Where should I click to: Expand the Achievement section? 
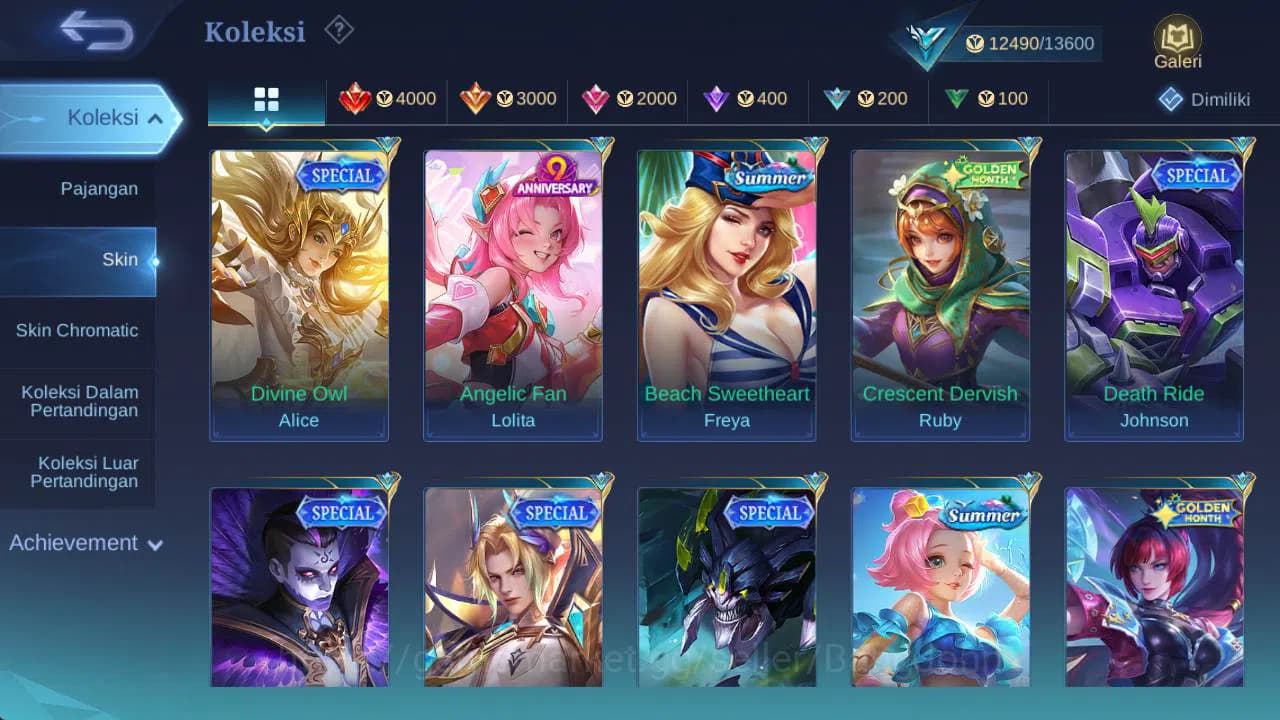click(x=85, y=543)
